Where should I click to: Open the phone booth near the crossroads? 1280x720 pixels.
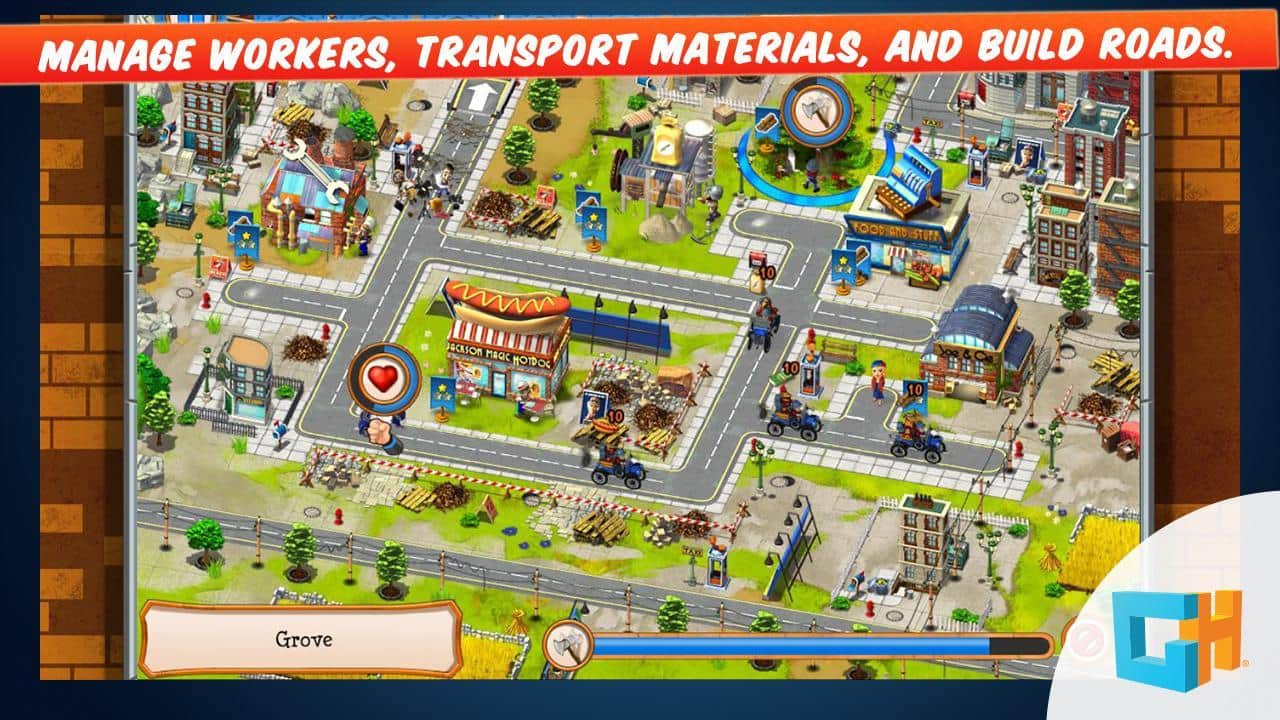[810, 377]
